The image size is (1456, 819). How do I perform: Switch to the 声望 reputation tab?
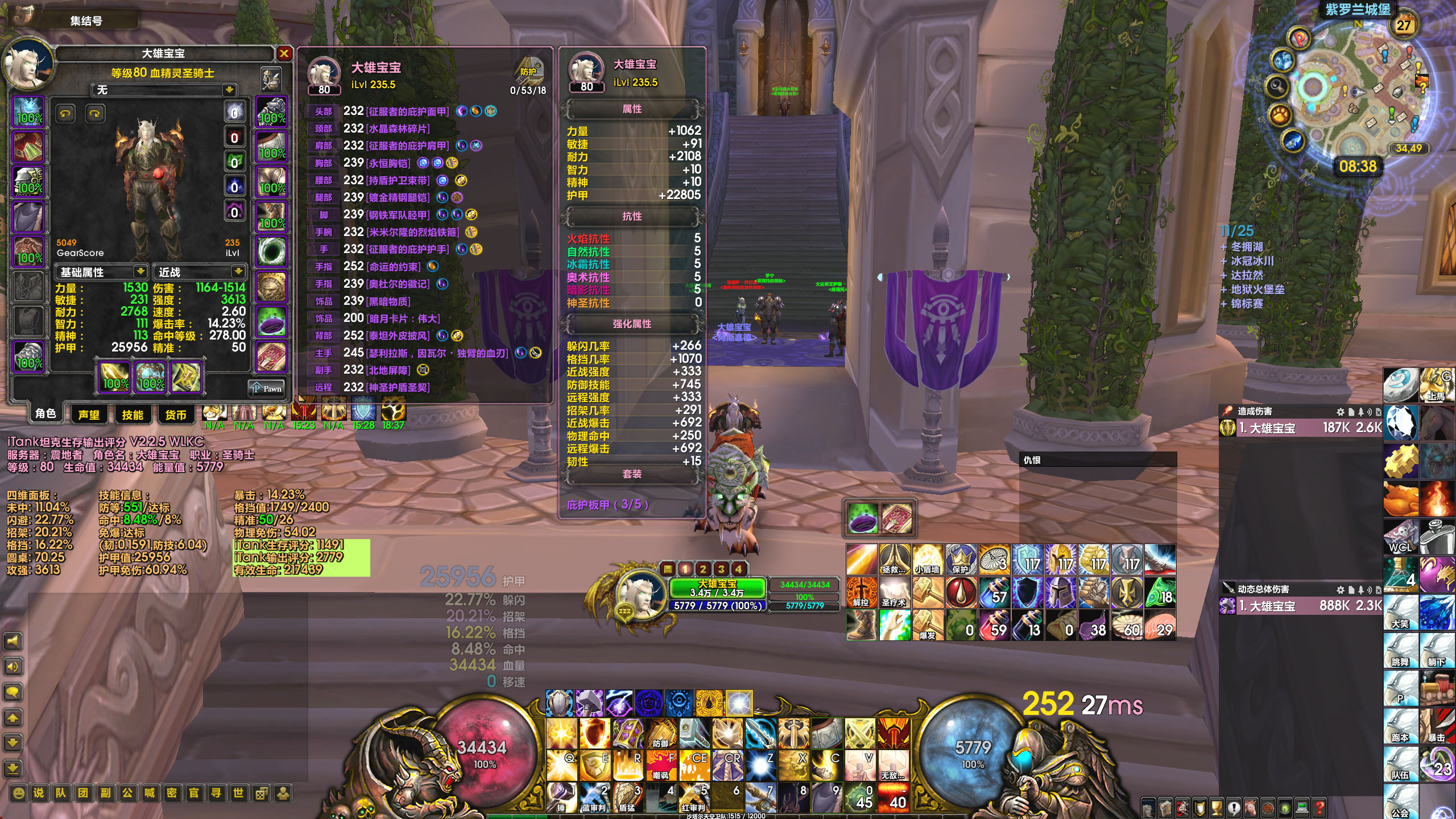coord(89,415)
